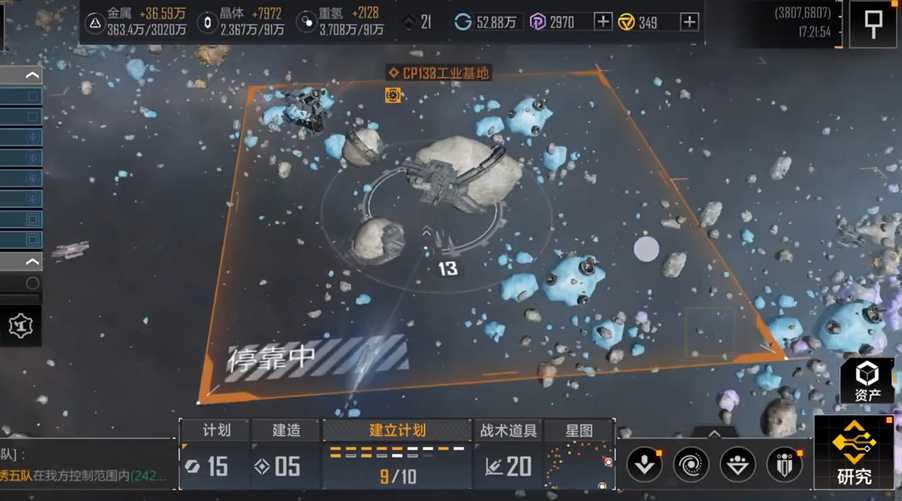Open the signpost icon in top-right corner

(x=872, y=22)
